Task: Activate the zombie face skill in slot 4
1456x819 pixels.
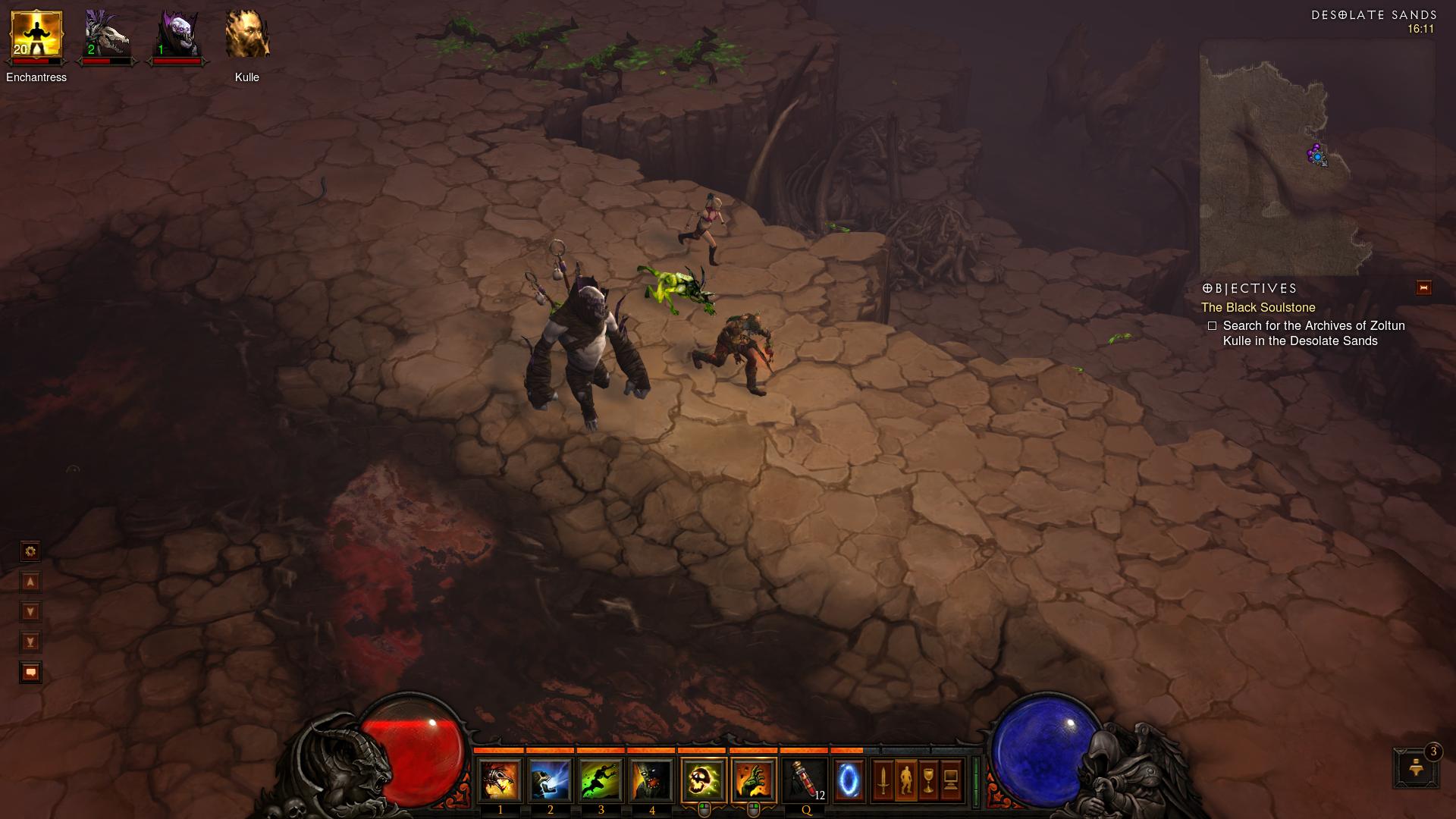Action: coord(651,780)
